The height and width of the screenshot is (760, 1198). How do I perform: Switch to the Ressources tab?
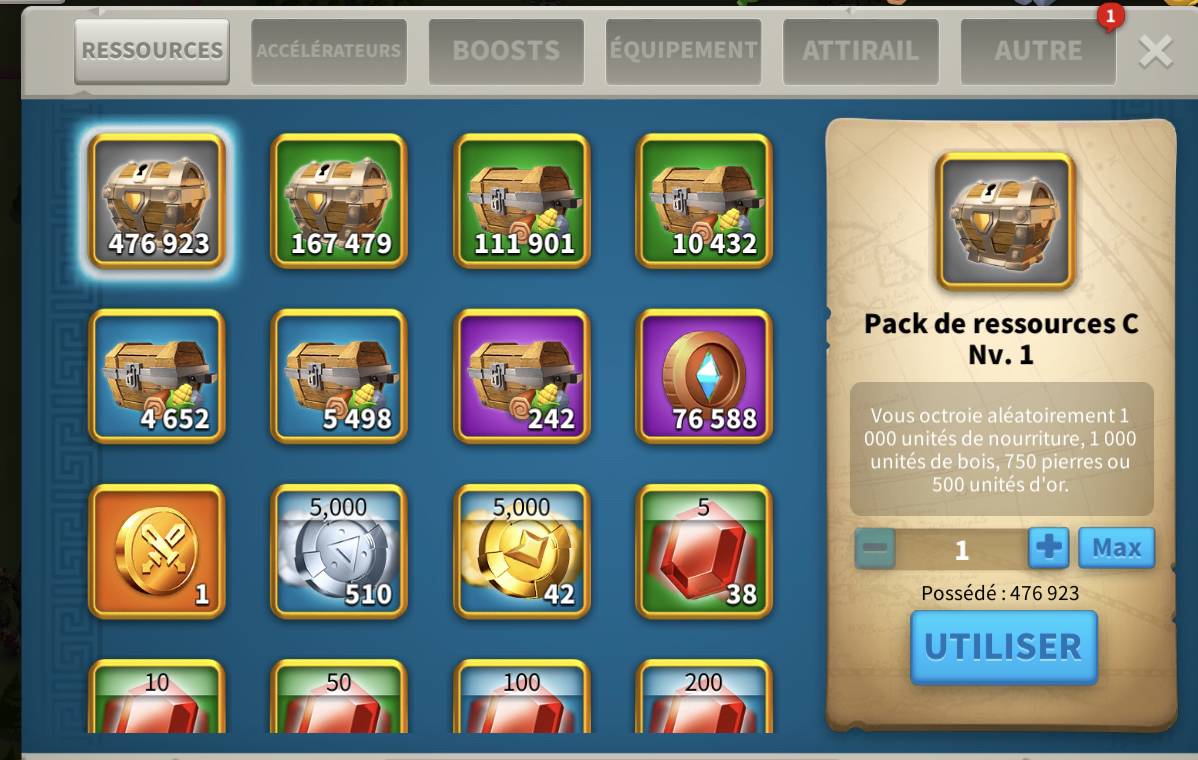pos(152,51)
